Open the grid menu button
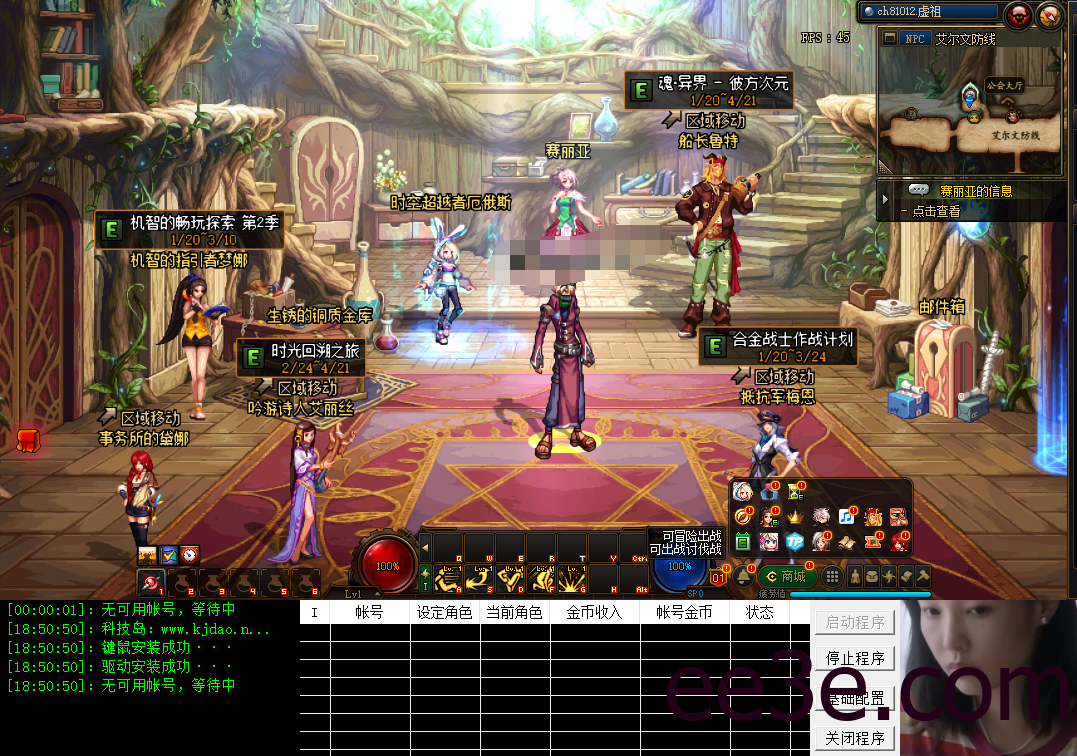Screen dimensions: 1077x756 (x=831, y=577)
